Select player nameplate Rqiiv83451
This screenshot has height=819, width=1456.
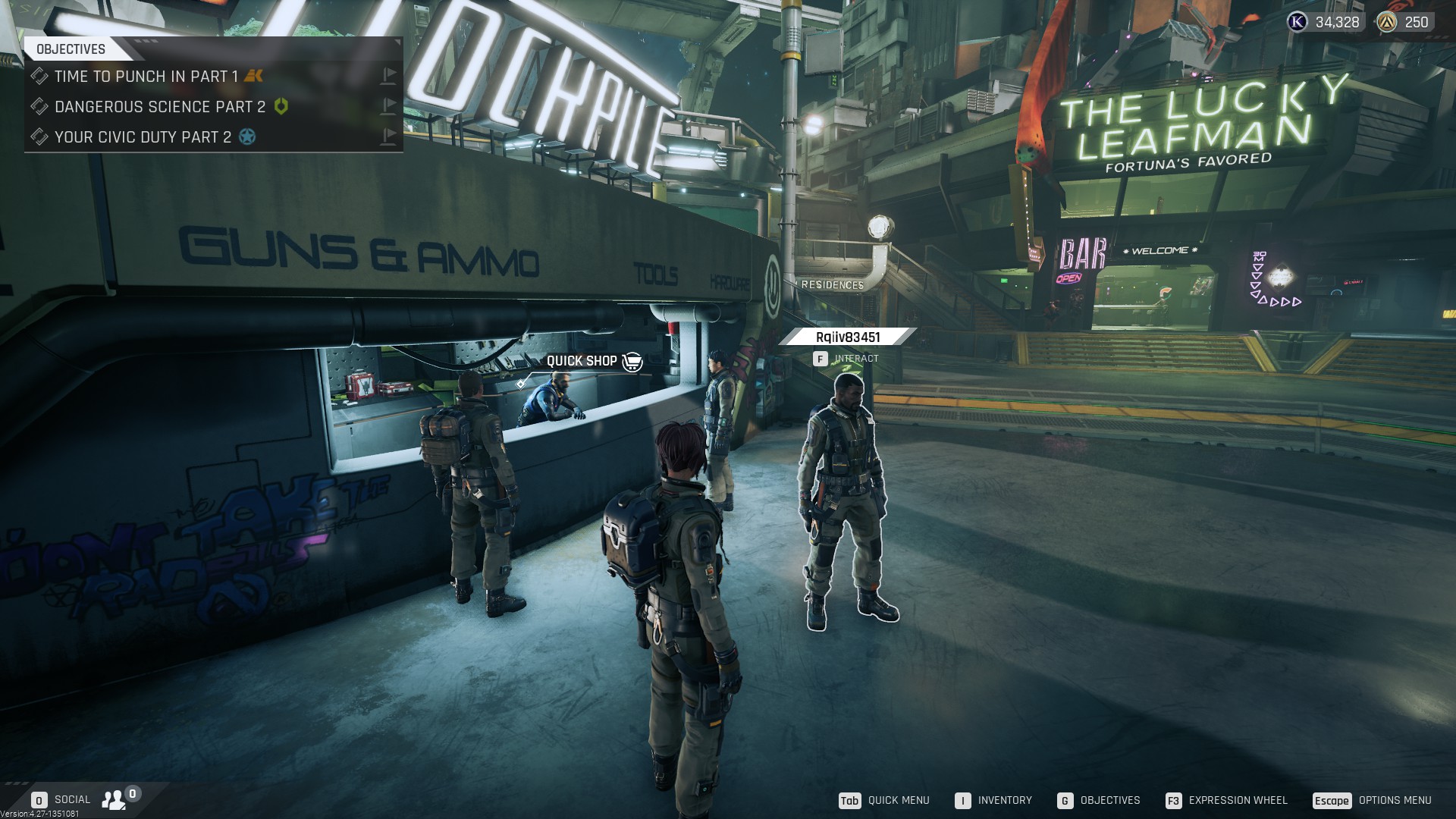coord(848,337)
